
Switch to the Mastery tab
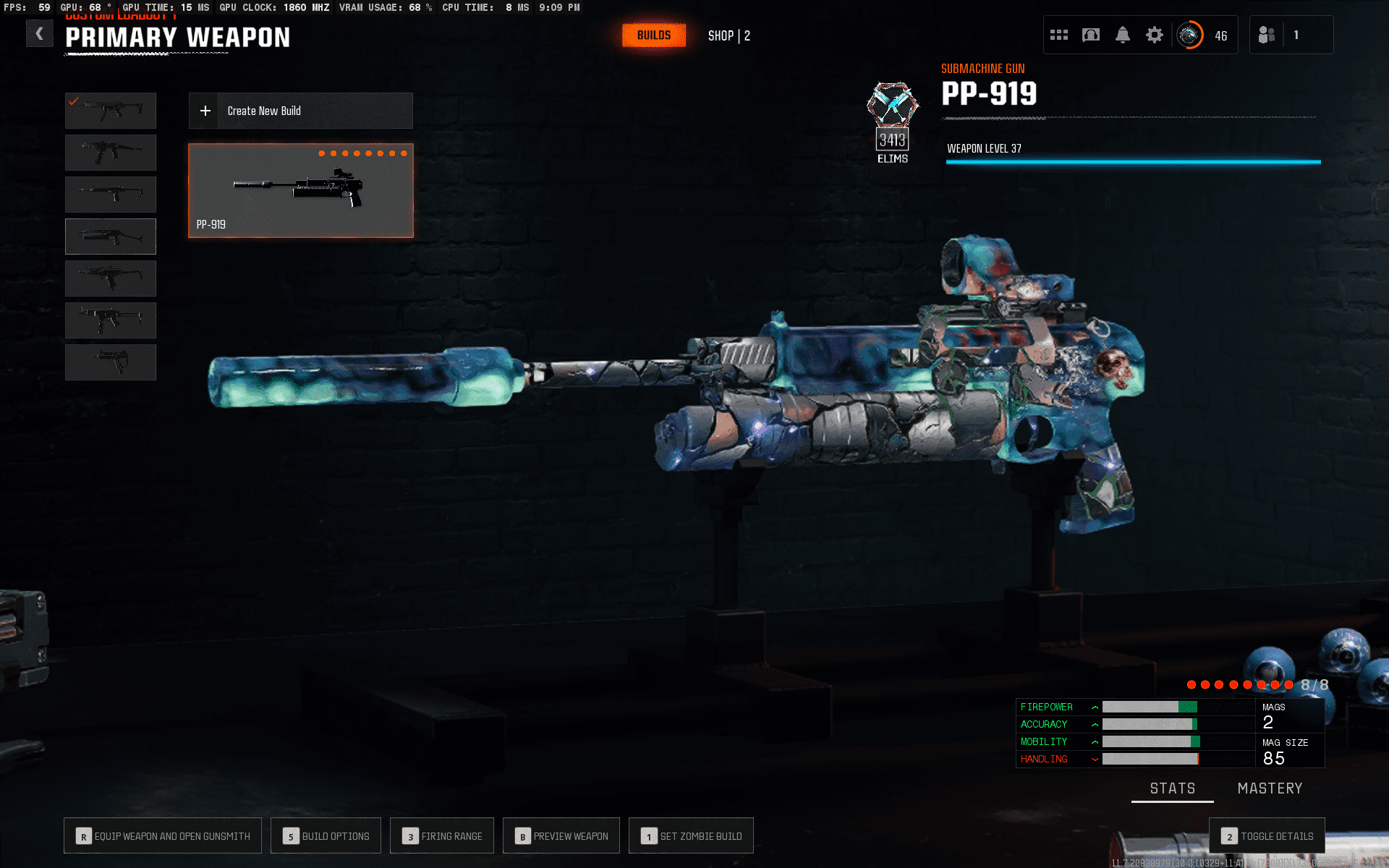(x=1270, y=788)
